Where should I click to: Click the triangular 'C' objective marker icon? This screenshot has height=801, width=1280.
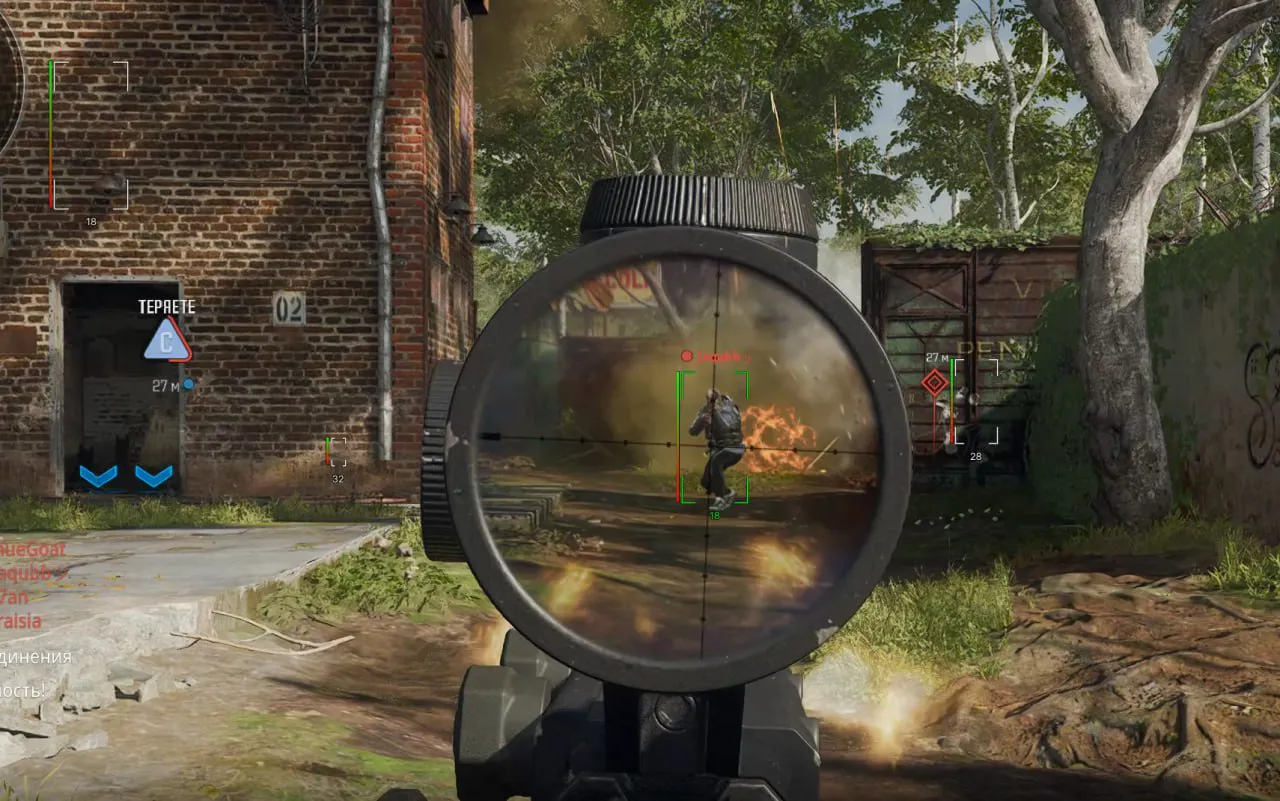click(166, 339)
